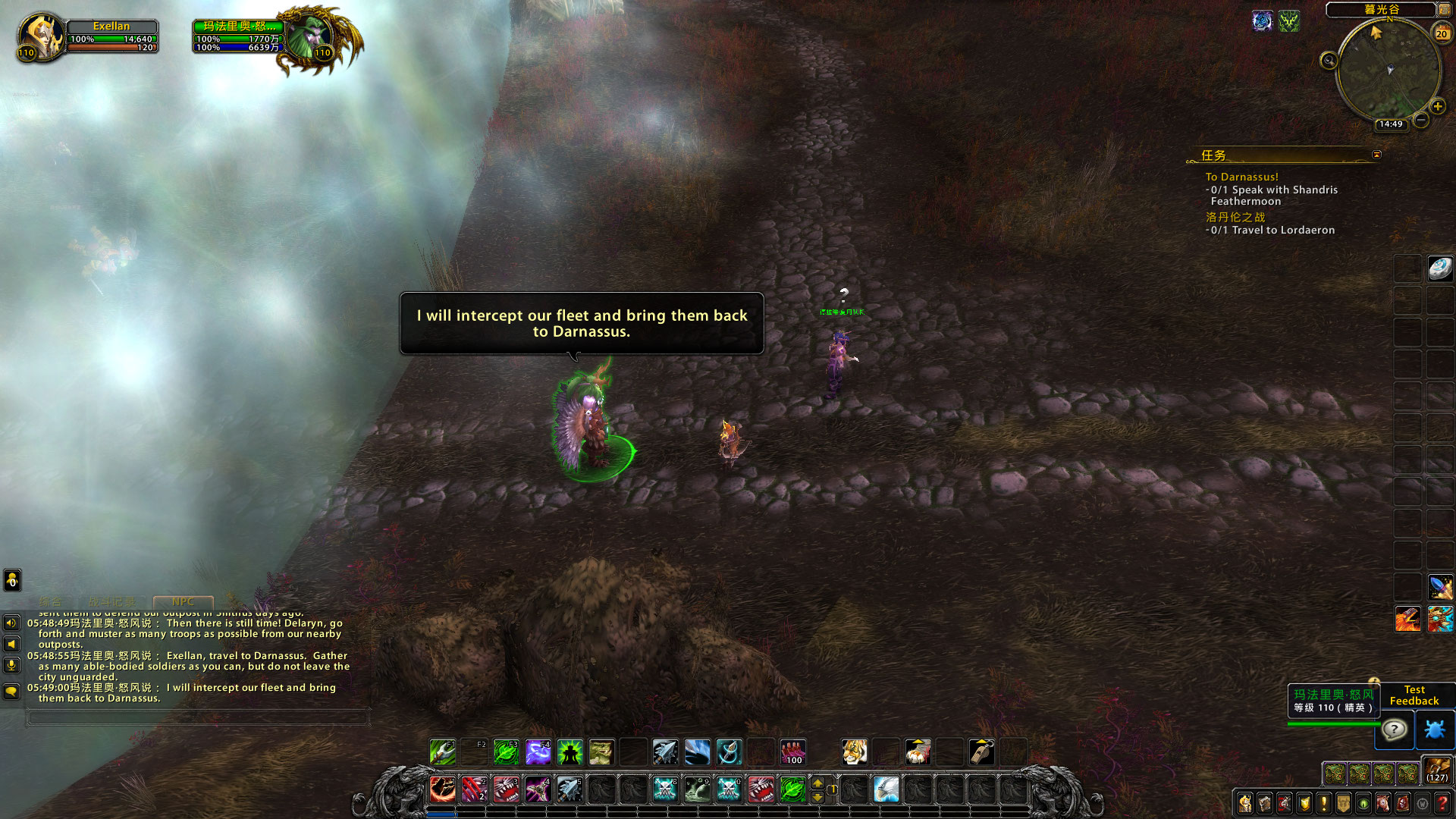This screenshot has height=819, width=1456.
Task: Click the chat speech bubble menu button
Action: (x=11, y=691)
